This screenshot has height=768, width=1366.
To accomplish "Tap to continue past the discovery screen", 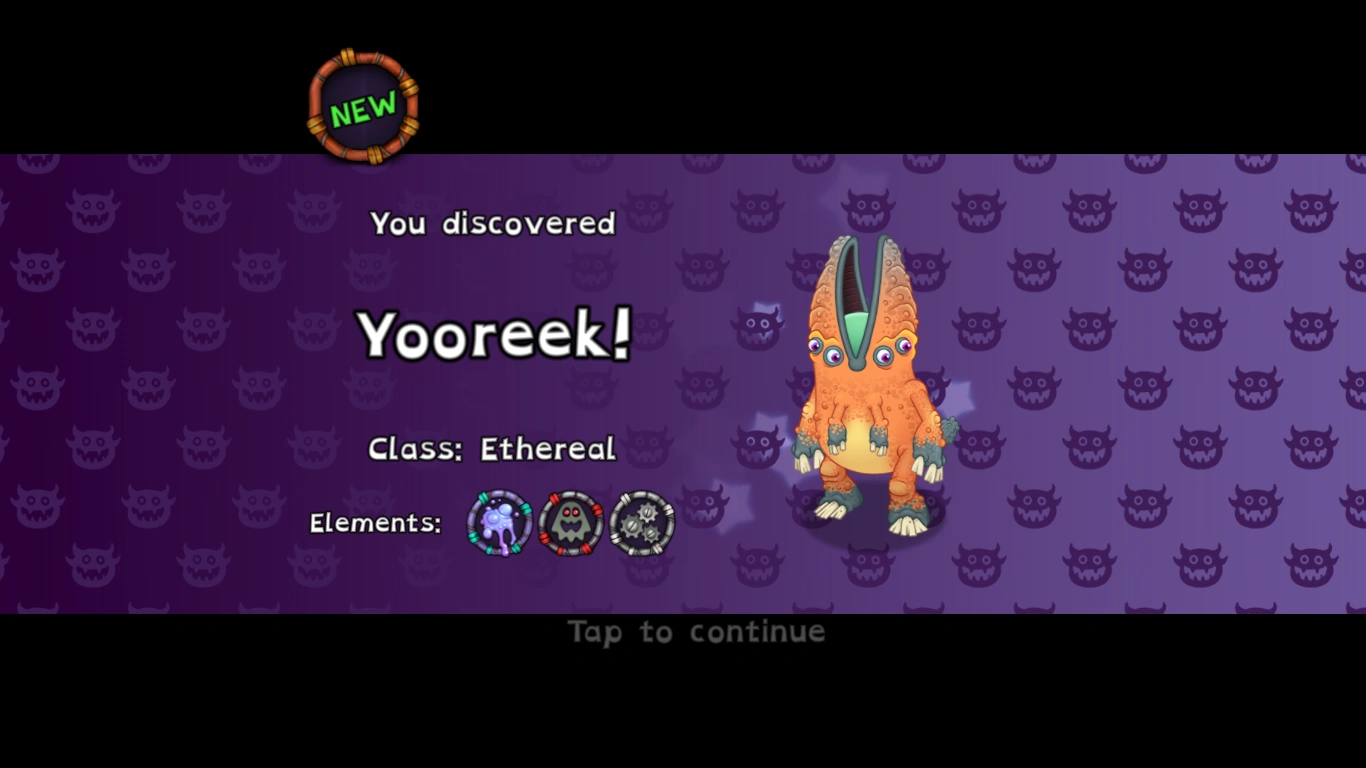I will (695, 631).
